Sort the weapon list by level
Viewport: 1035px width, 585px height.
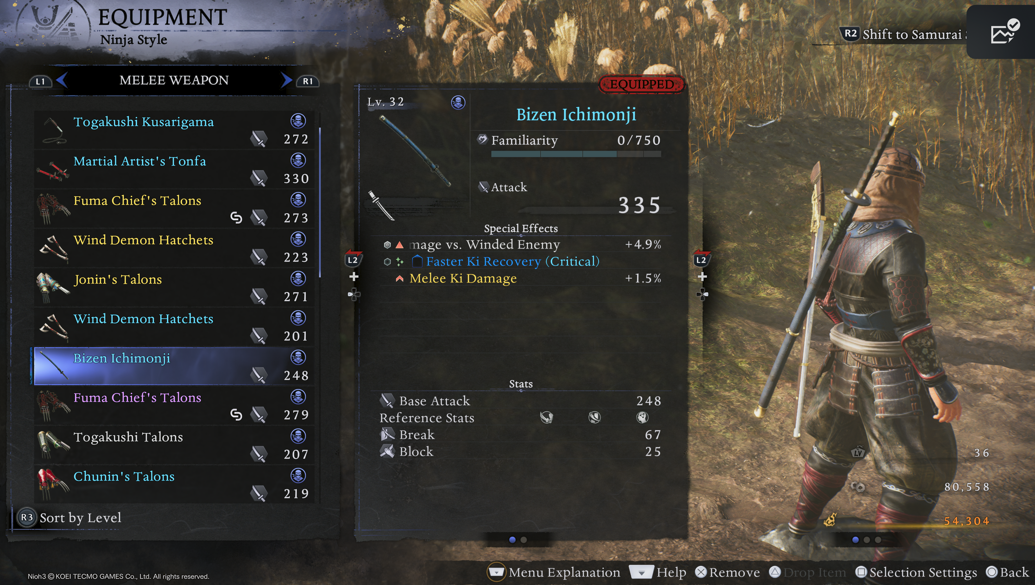click(79, 518)
